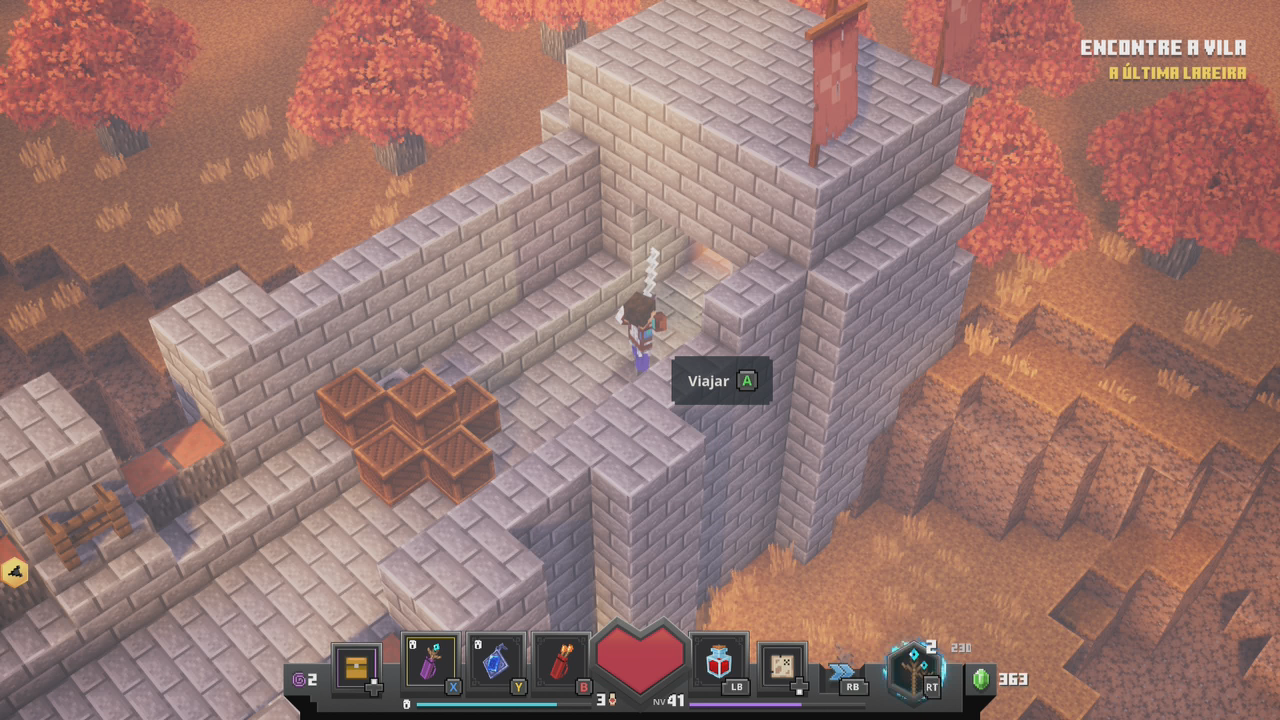The image size is (1280, 720).
Task: Open the inventory chest slot
Action: tap(357, 667)
